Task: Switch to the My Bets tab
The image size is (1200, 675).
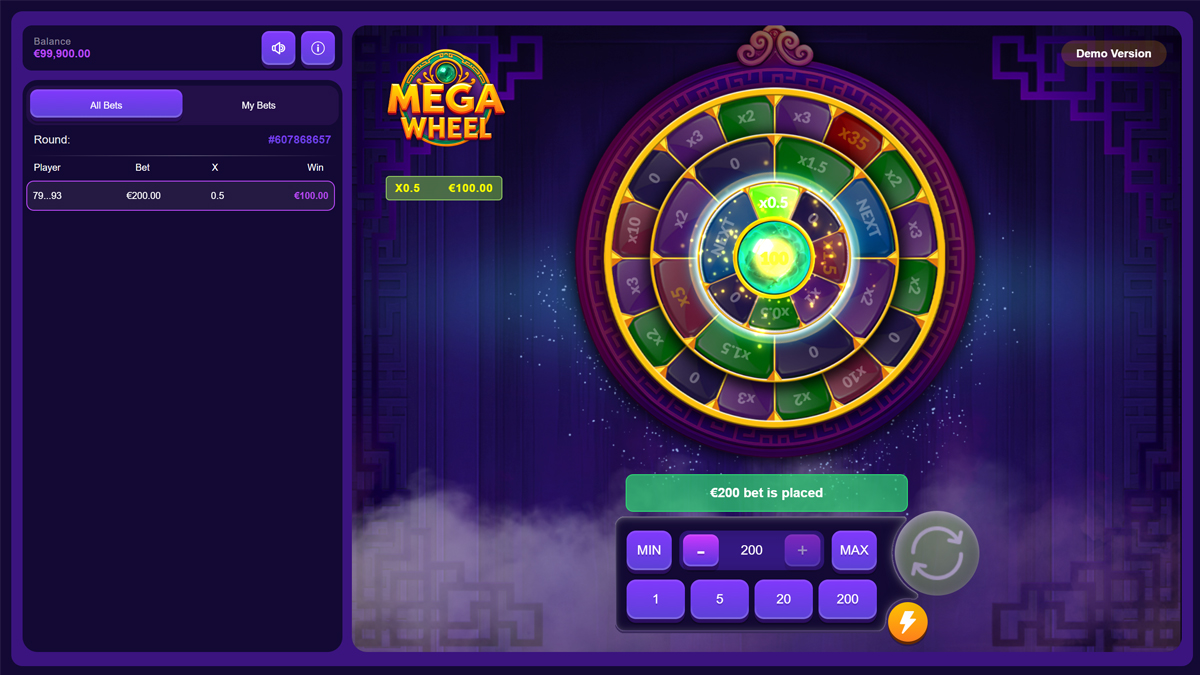Action: click(258, 105)
